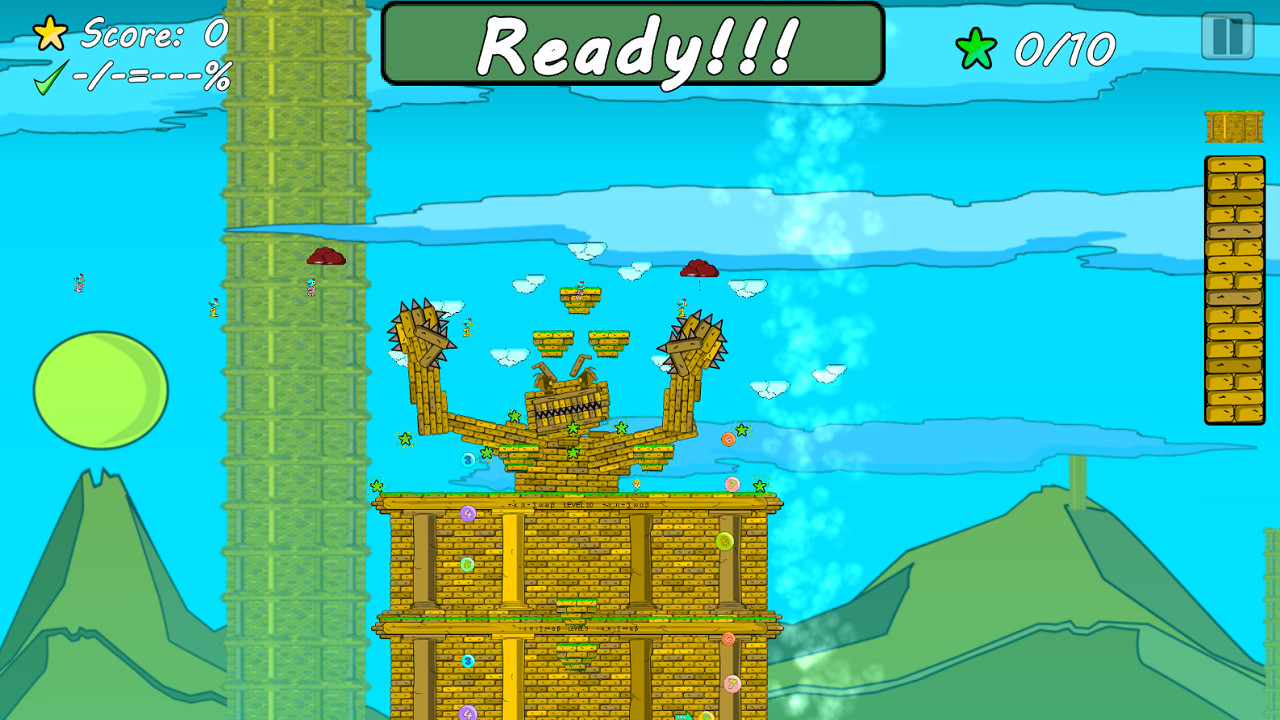Click the large green ball on the left
The height and width of the screenshot is (720, 1280).
click(x=98, y=390)
